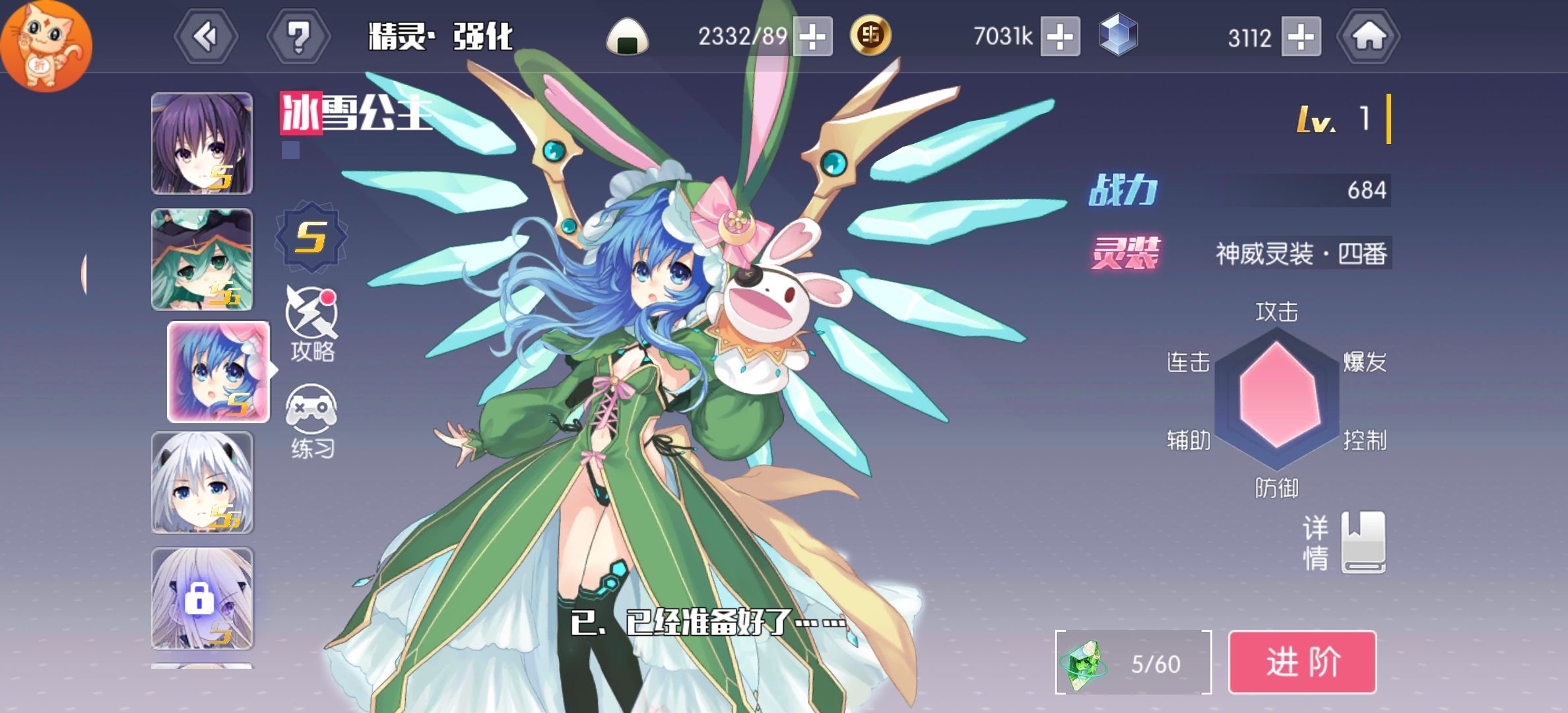Tap the S rank hexagon badge

point(311,237)
